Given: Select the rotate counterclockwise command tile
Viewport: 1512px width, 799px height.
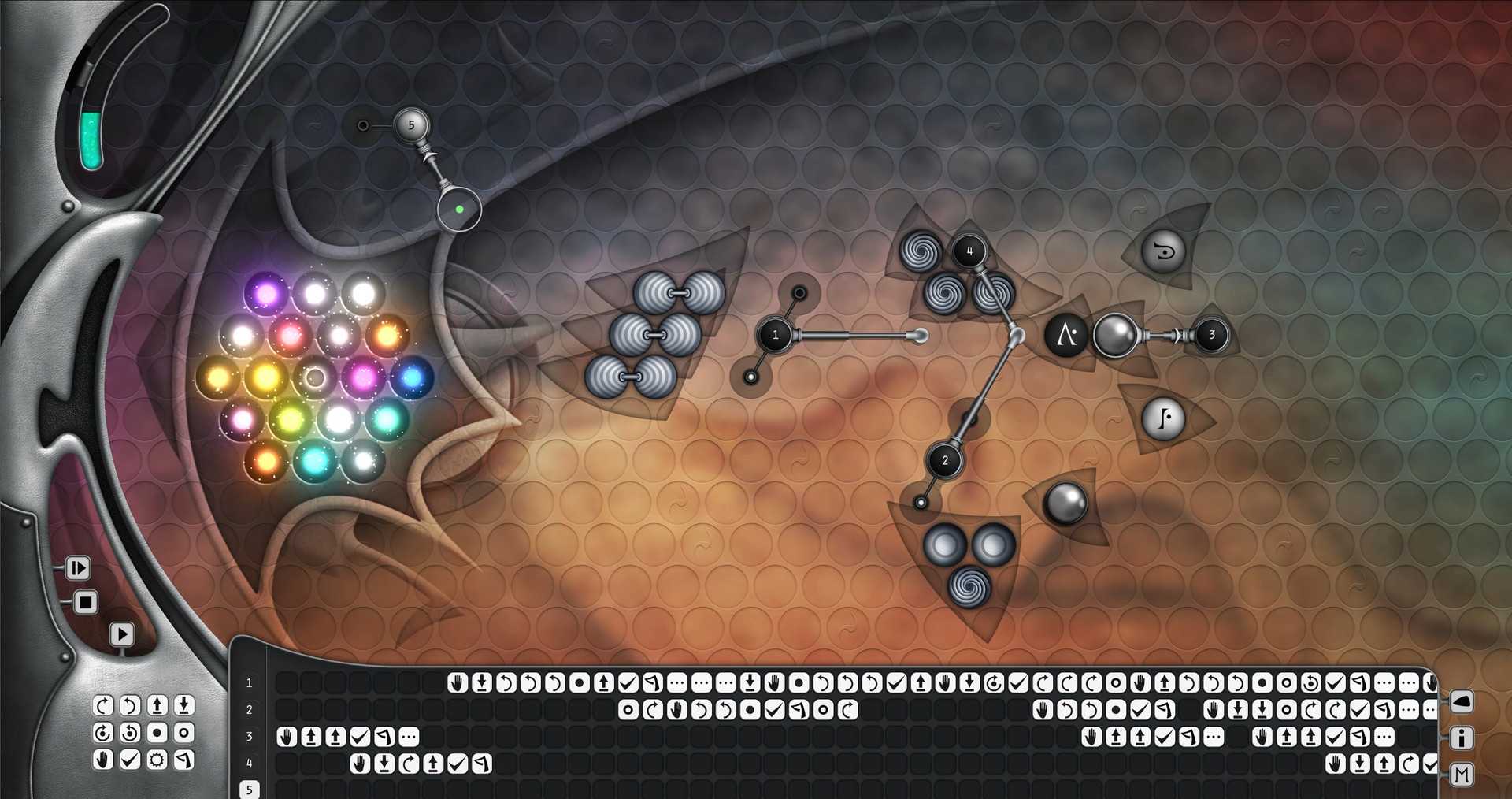Looking at the screenshot, I should 128,706.
